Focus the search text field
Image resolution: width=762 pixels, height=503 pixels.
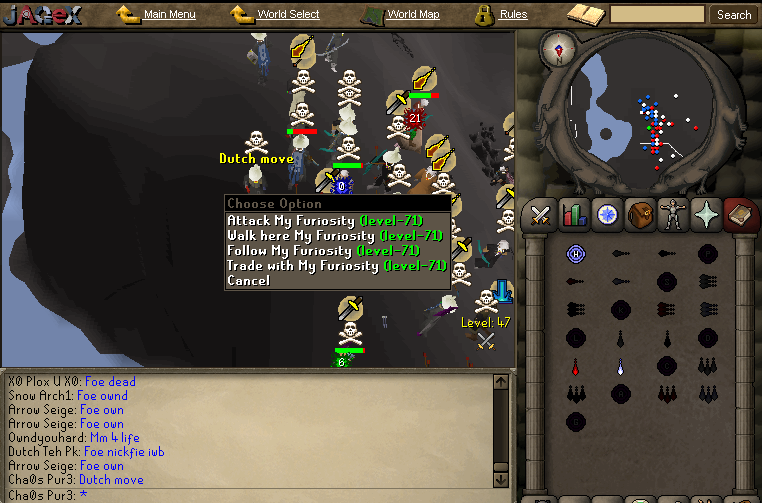point(656,15)
